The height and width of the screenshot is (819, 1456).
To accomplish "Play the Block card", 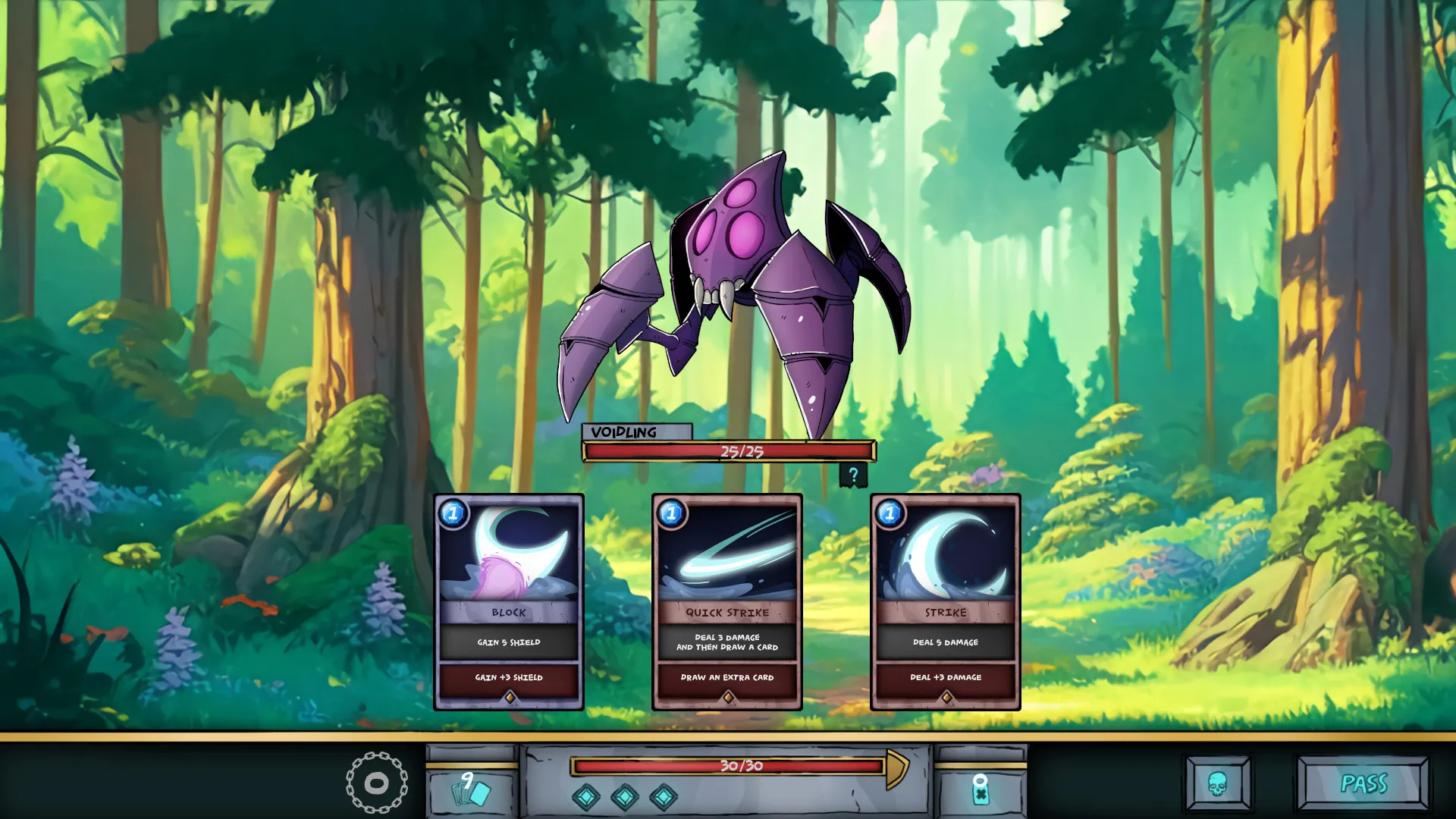I will 508,602.
